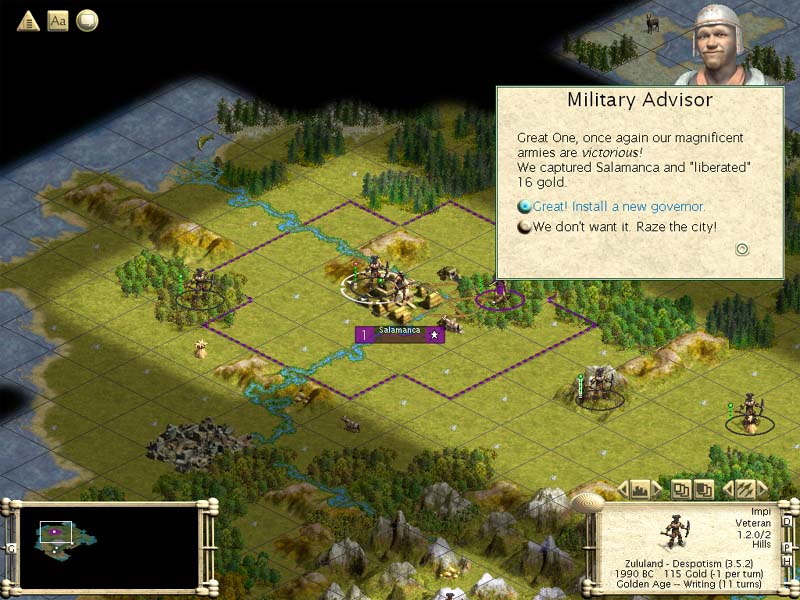Click the "P" button on info panel

pyautogui.click(x=787, y=548)
